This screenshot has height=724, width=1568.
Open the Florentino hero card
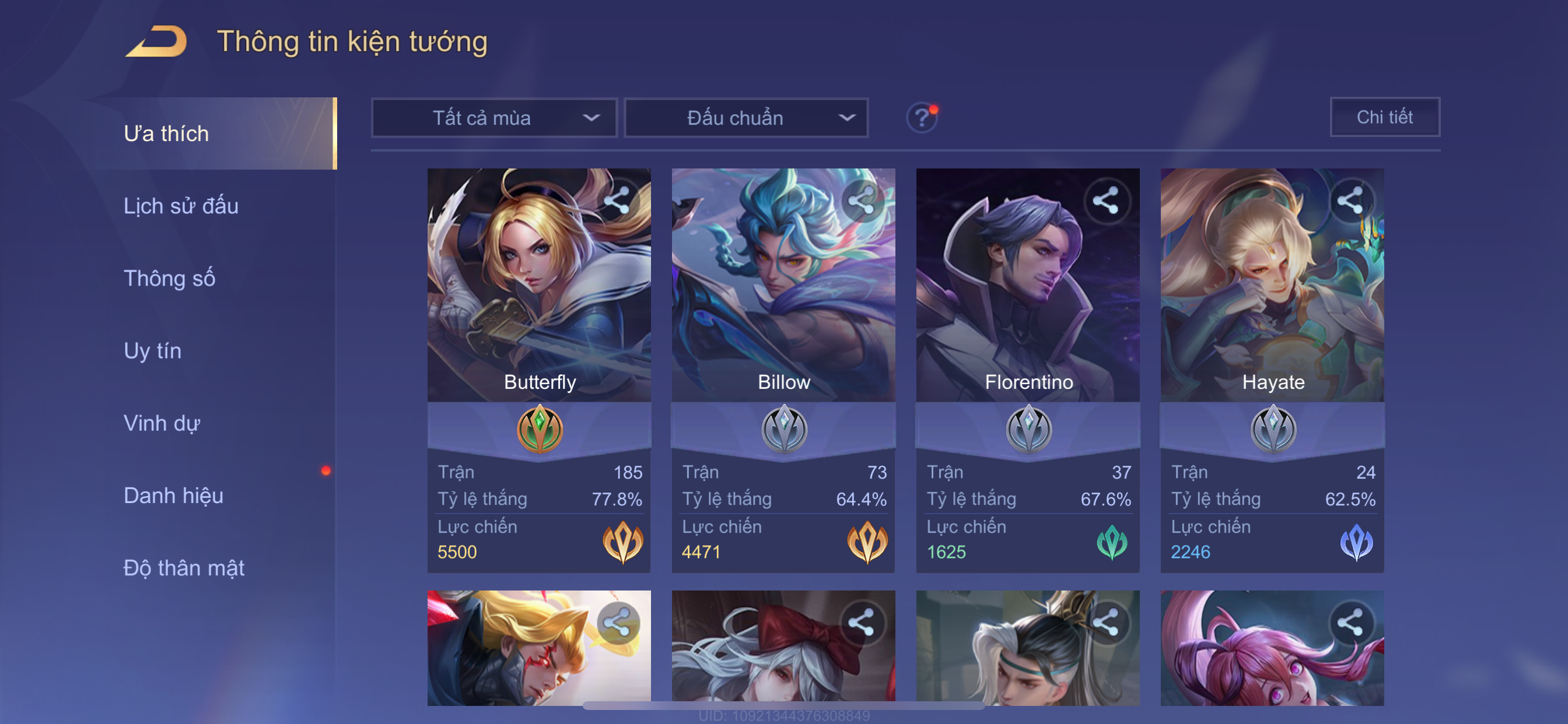pyautogui.click(x=1027, y=286)
